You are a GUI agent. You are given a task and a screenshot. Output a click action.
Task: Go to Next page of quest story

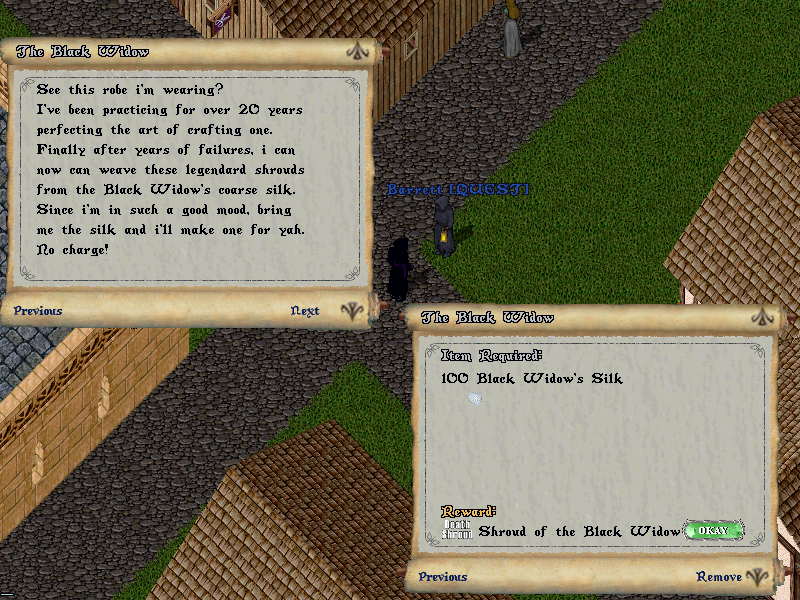[x=305, y=311]
